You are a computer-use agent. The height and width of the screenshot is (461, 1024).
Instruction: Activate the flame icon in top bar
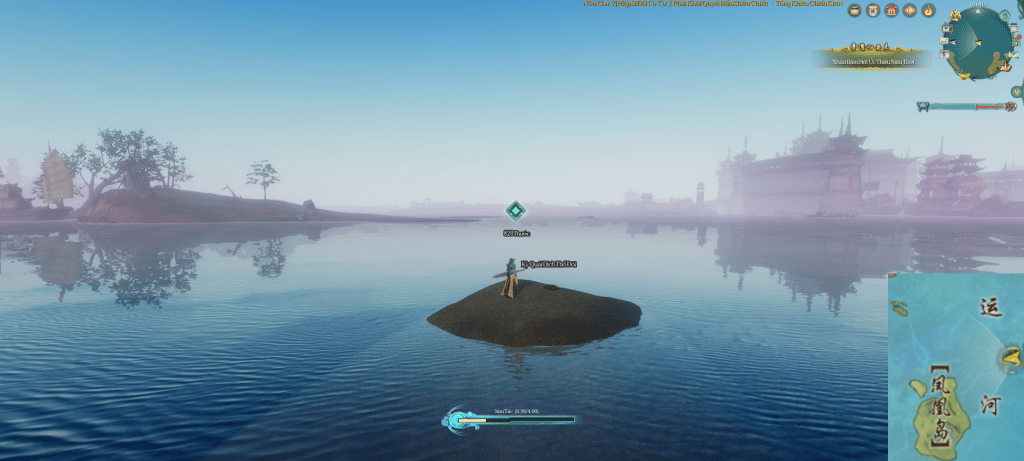[x=928, y=10]
